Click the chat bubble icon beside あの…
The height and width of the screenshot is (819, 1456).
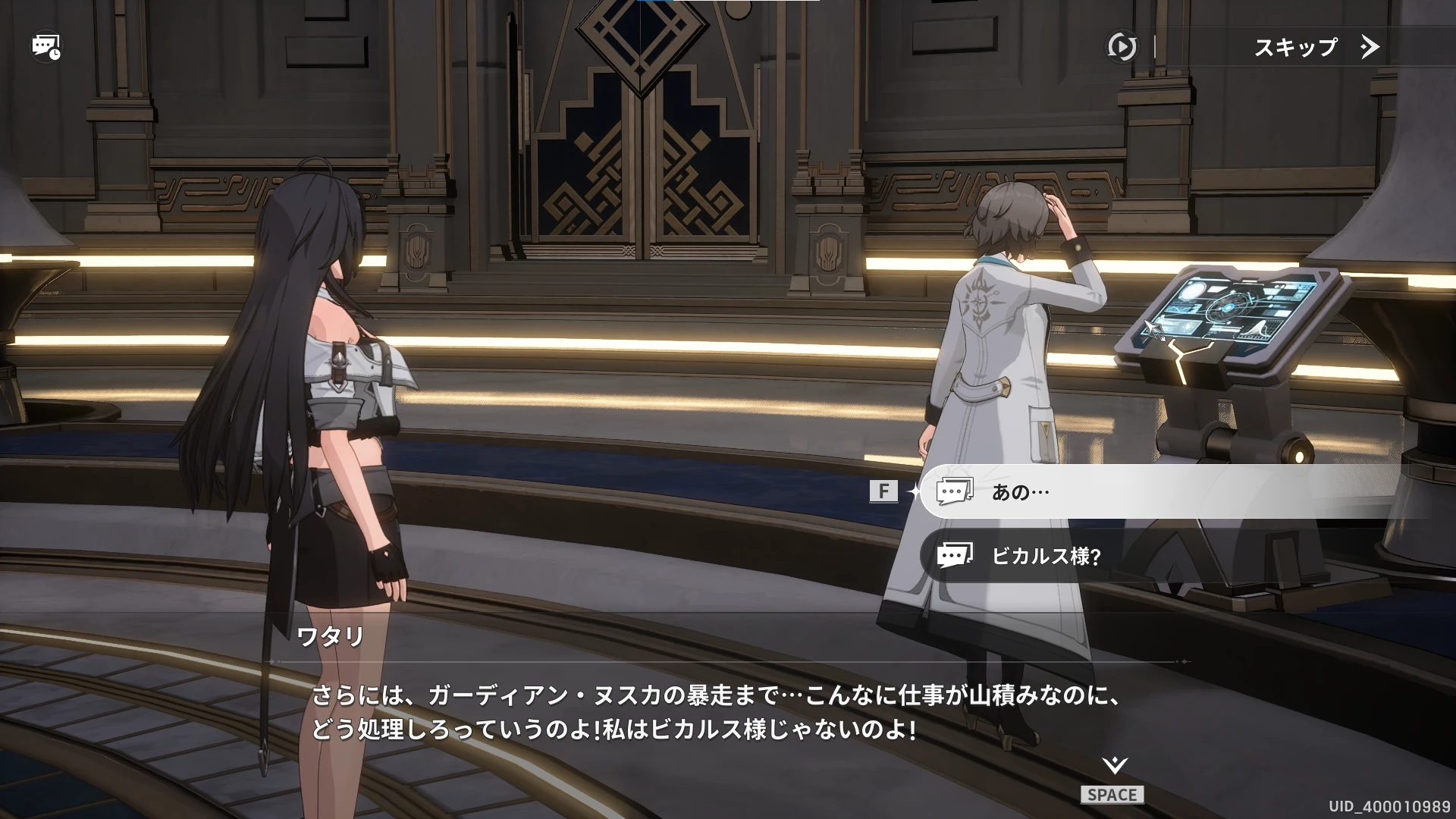[x=955, y=491]
